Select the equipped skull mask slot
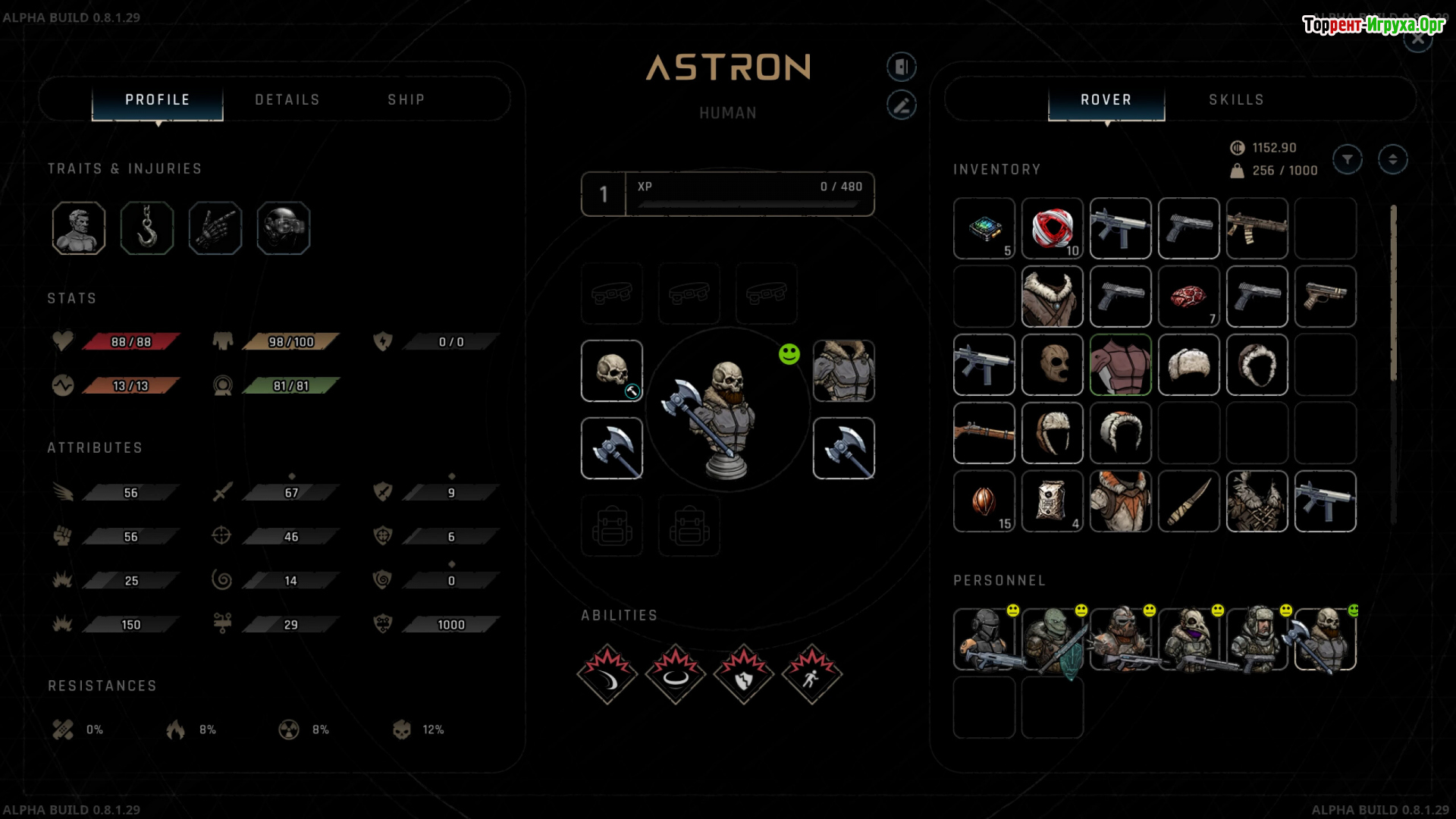 click(x=612, y=371)
